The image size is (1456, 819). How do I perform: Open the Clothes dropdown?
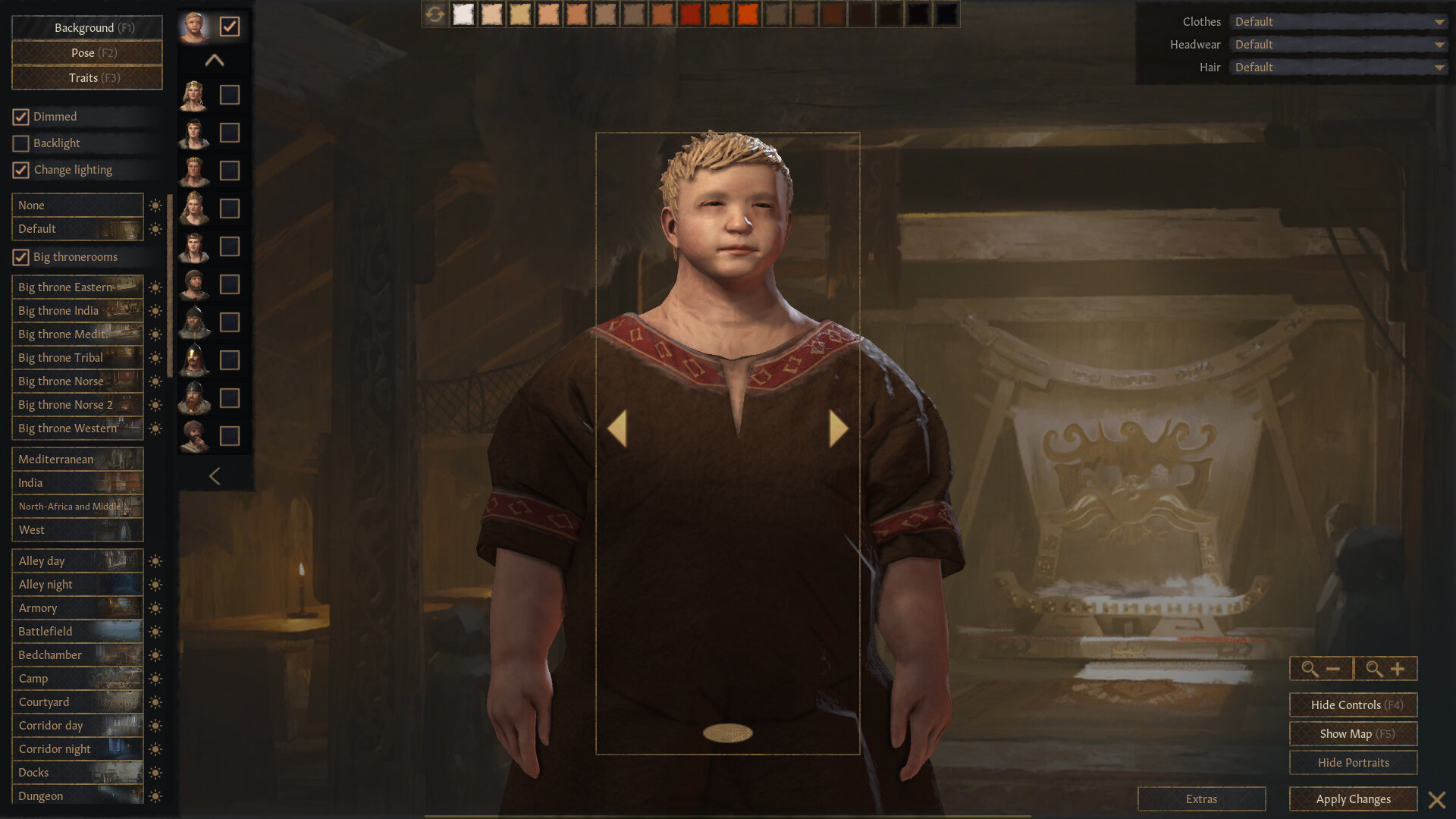point(1338,21)
